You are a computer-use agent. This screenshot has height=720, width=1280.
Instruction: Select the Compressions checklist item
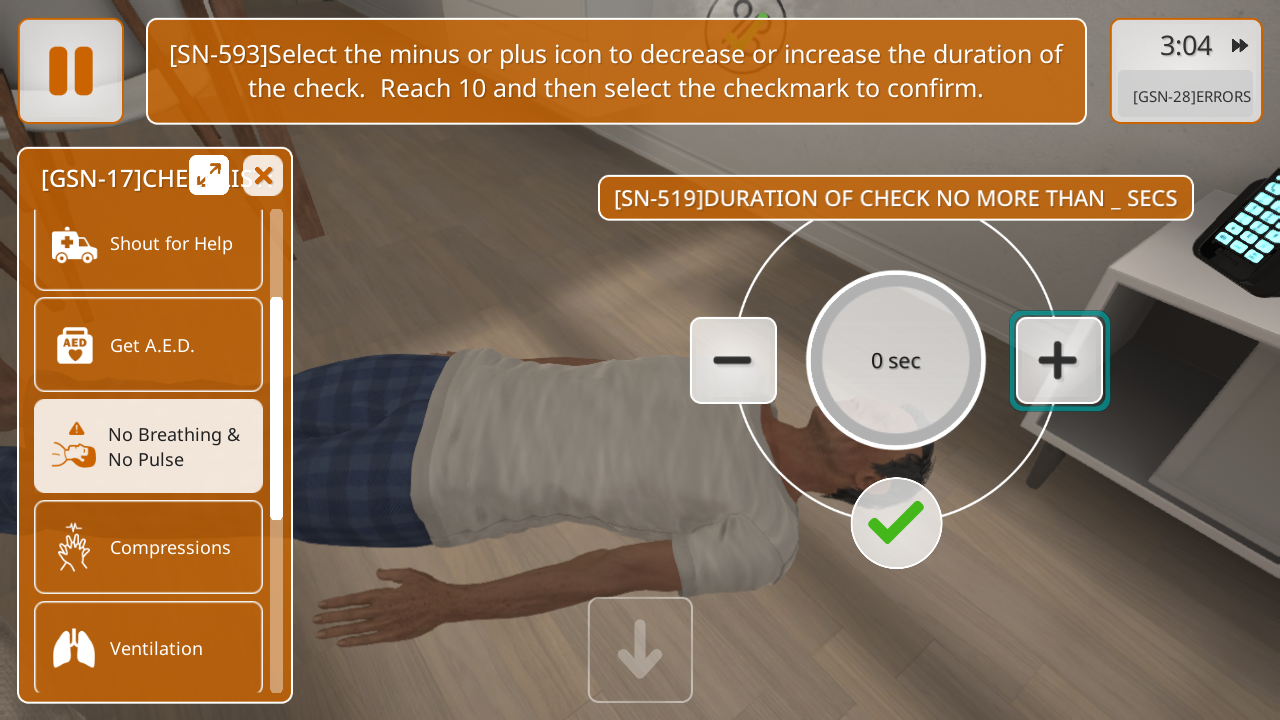coord(148,547)
